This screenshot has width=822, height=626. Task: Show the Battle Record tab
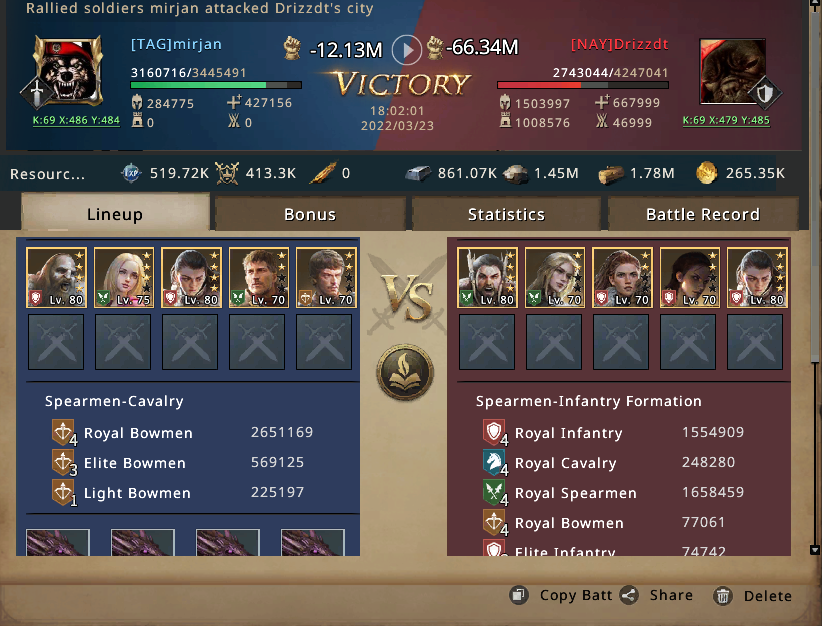[x=702, y=214]
